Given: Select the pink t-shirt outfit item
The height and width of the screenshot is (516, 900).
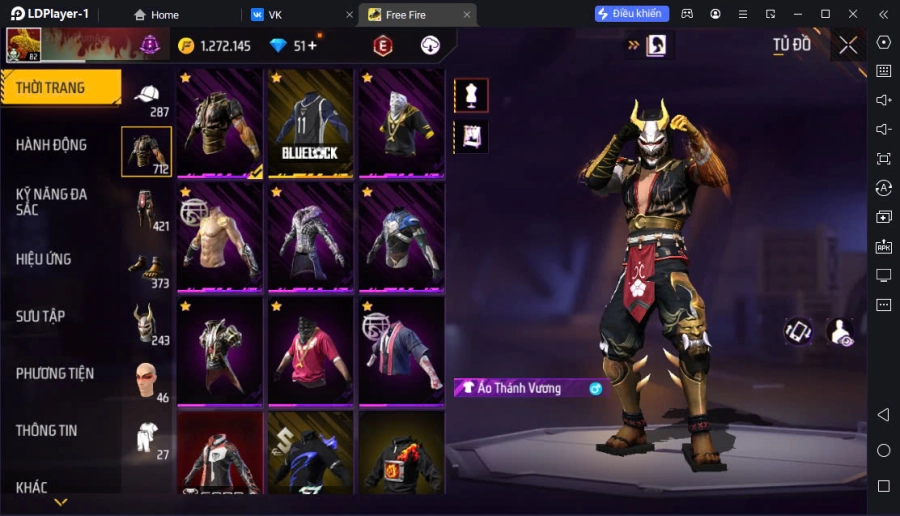Looking at the screenshot, I should [310, 350].
